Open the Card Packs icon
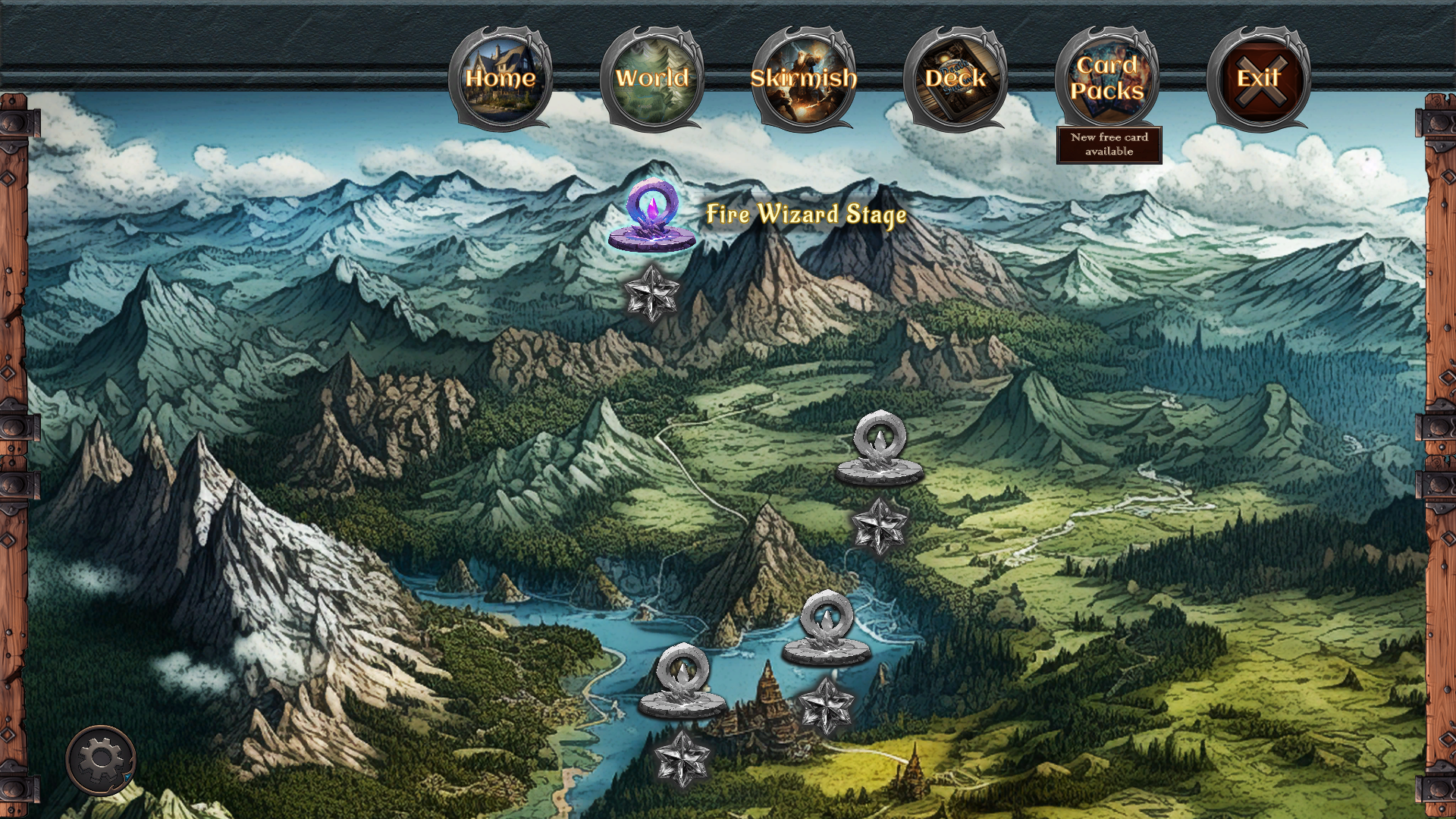 [1109, 76]
